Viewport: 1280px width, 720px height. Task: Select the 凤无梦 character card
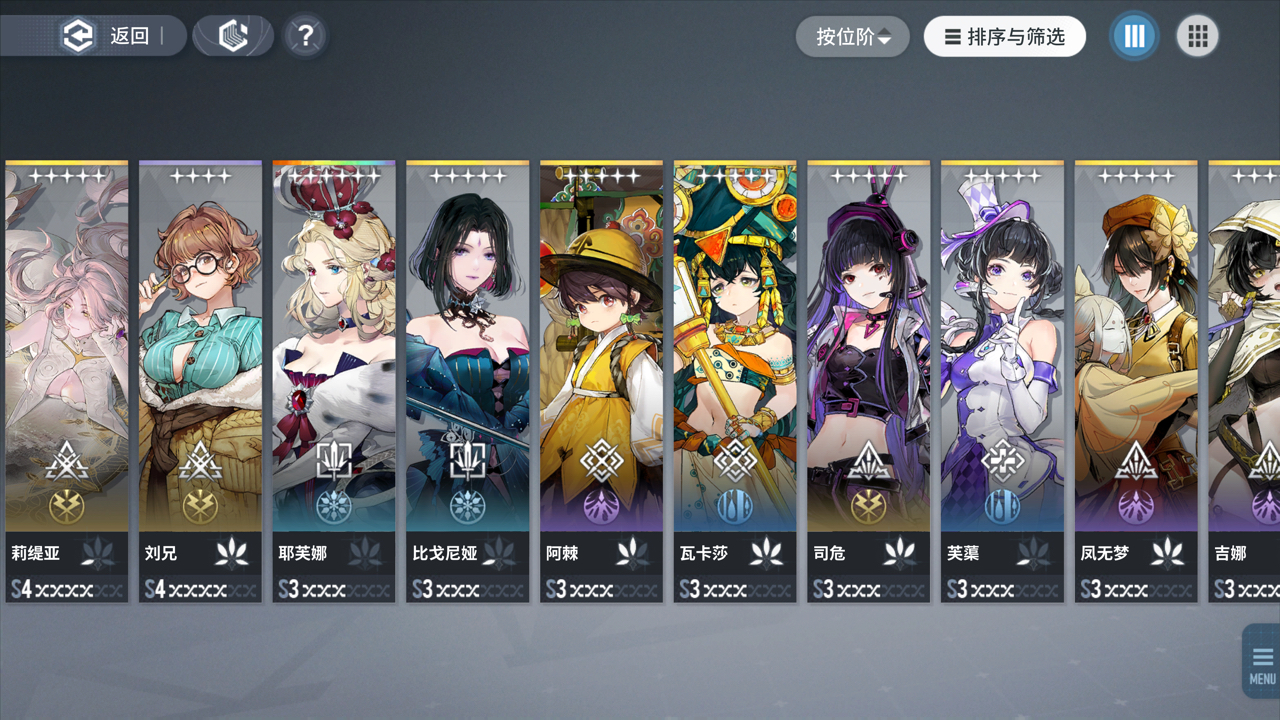point(1136,380)
